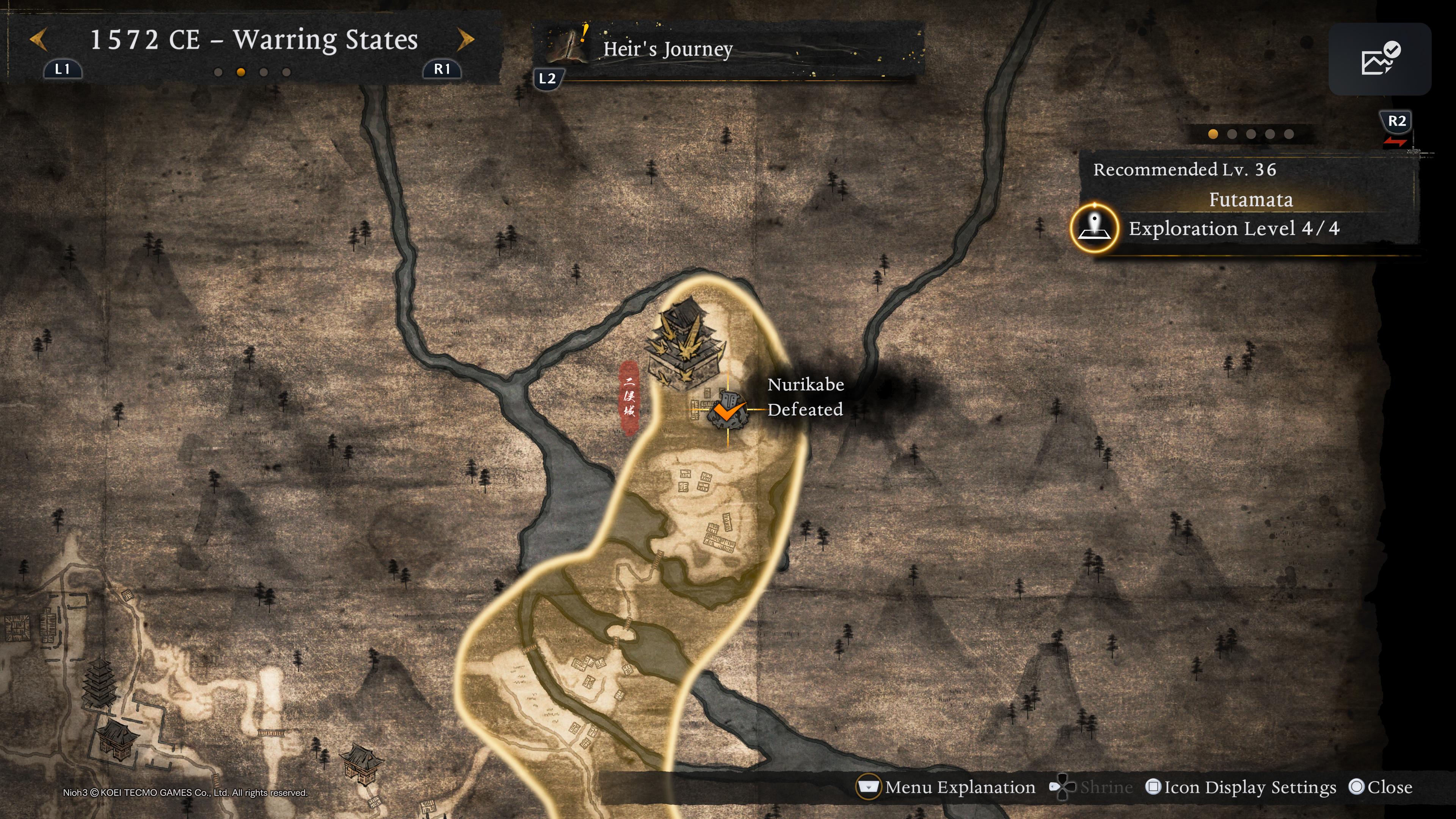Open the Heir's Journey quest tracker
The image size is (1456, 819).
click(667, 49)
